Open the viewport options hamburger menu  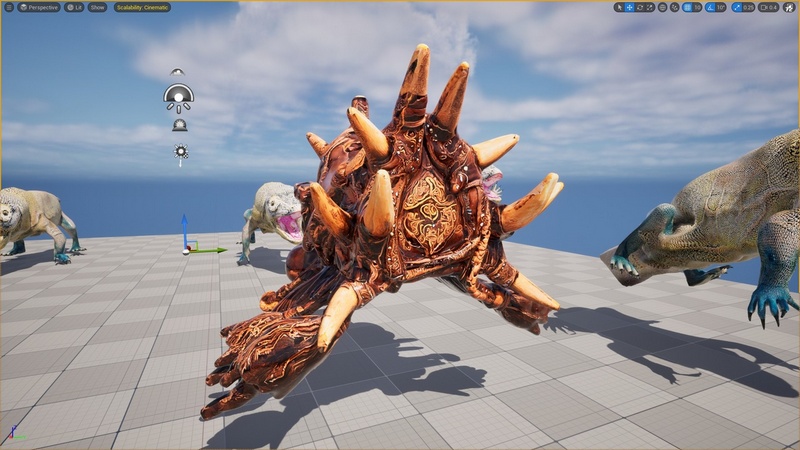[x=8, y=7]
